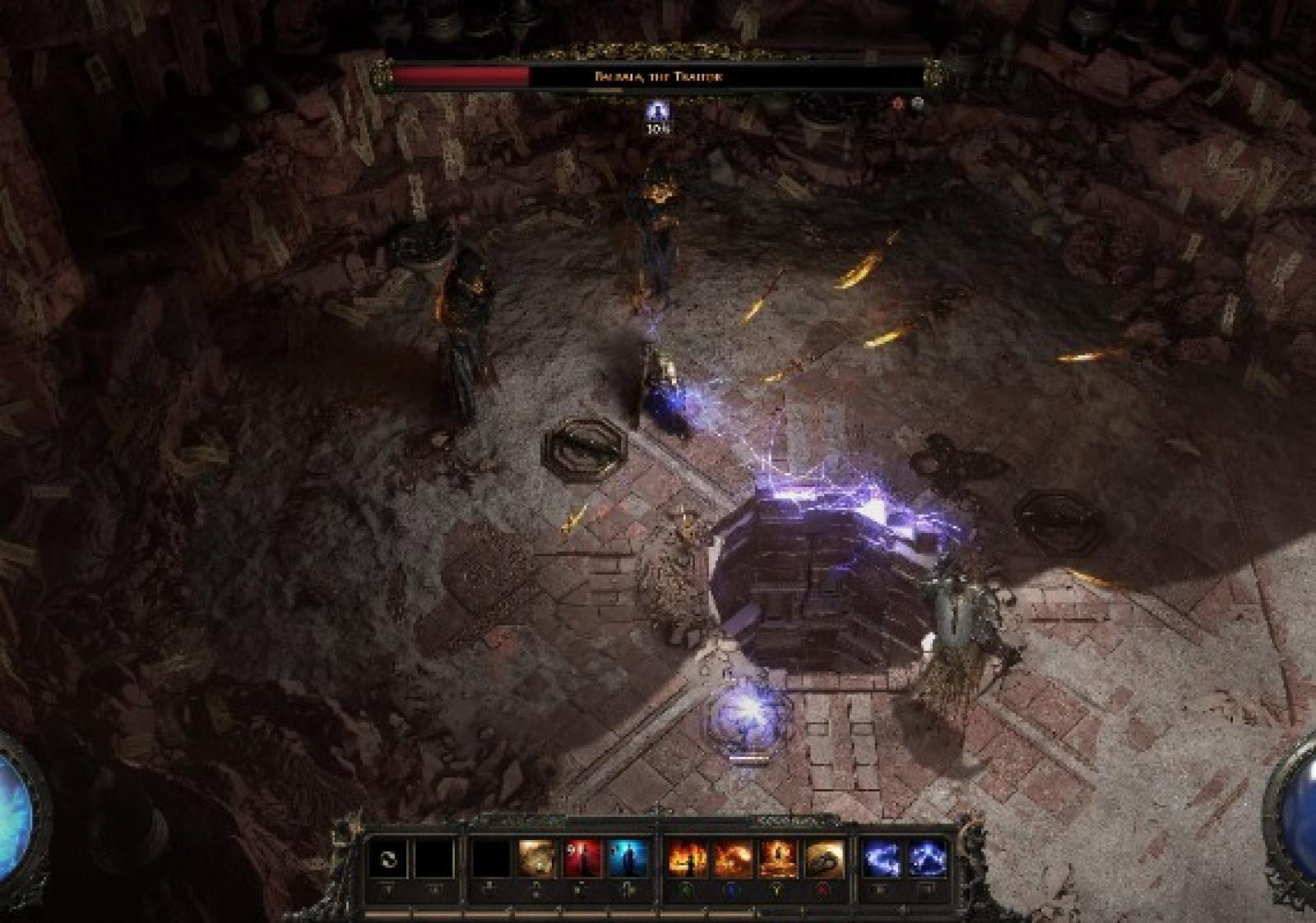Inspect the blue debuff icon showing 10%
This screenshot has height=923, width=1316.
pos(656,112)
